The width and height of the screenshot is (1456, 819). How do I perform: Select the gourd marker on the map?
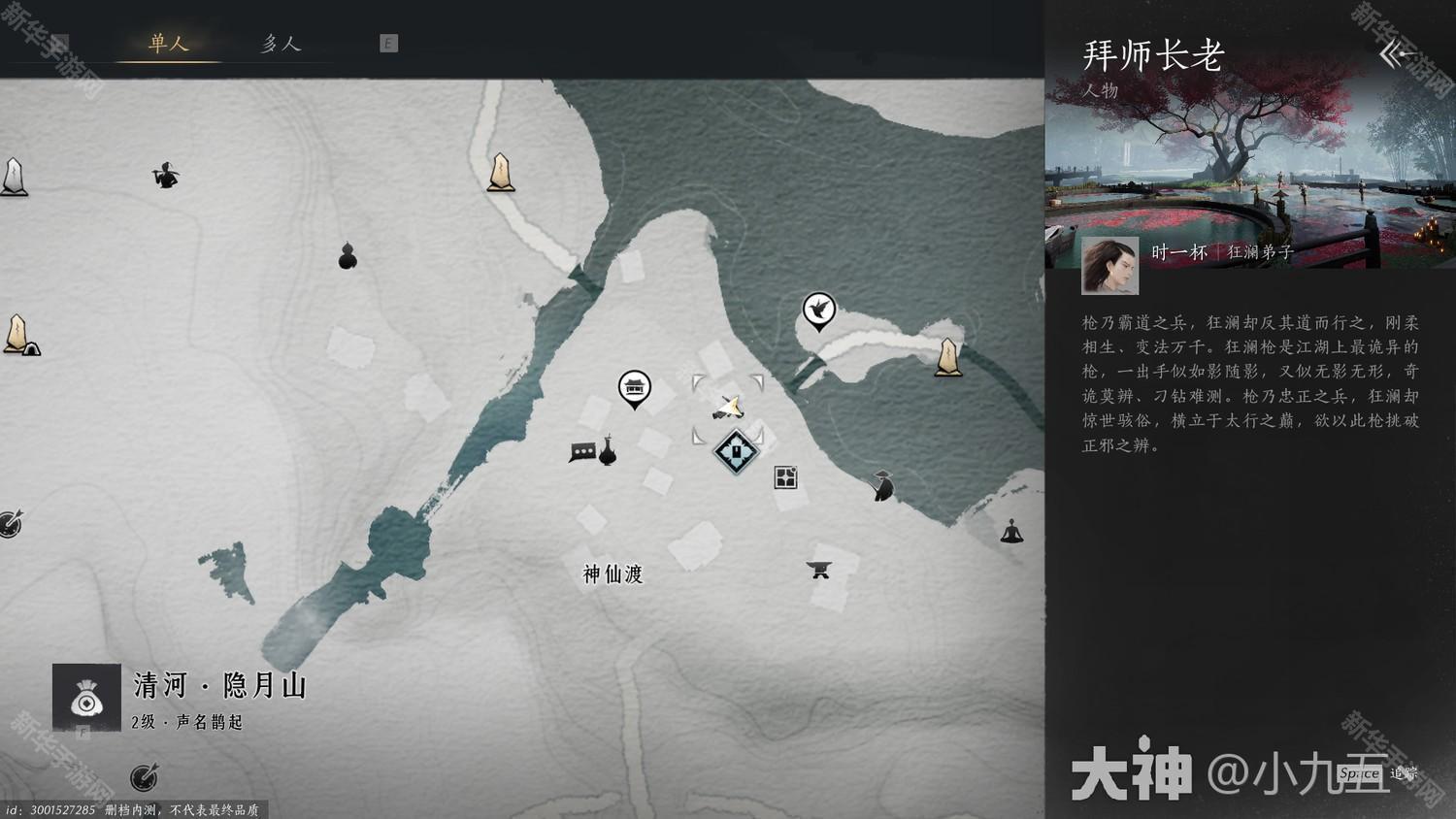click(x=347, y=258)
